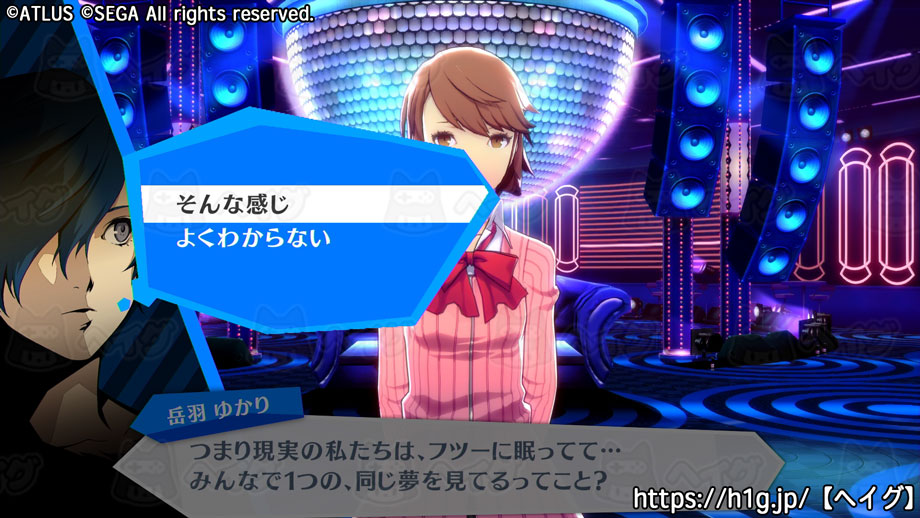Select the よくわからない dialogue option
Screen dimensions: 920x518
[x=253, y=240]
